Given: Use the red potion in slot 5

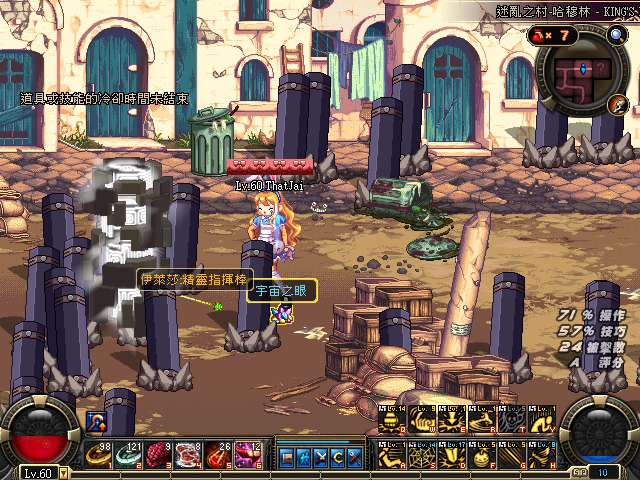Looking at the screenshot, I should coord(217,455).
